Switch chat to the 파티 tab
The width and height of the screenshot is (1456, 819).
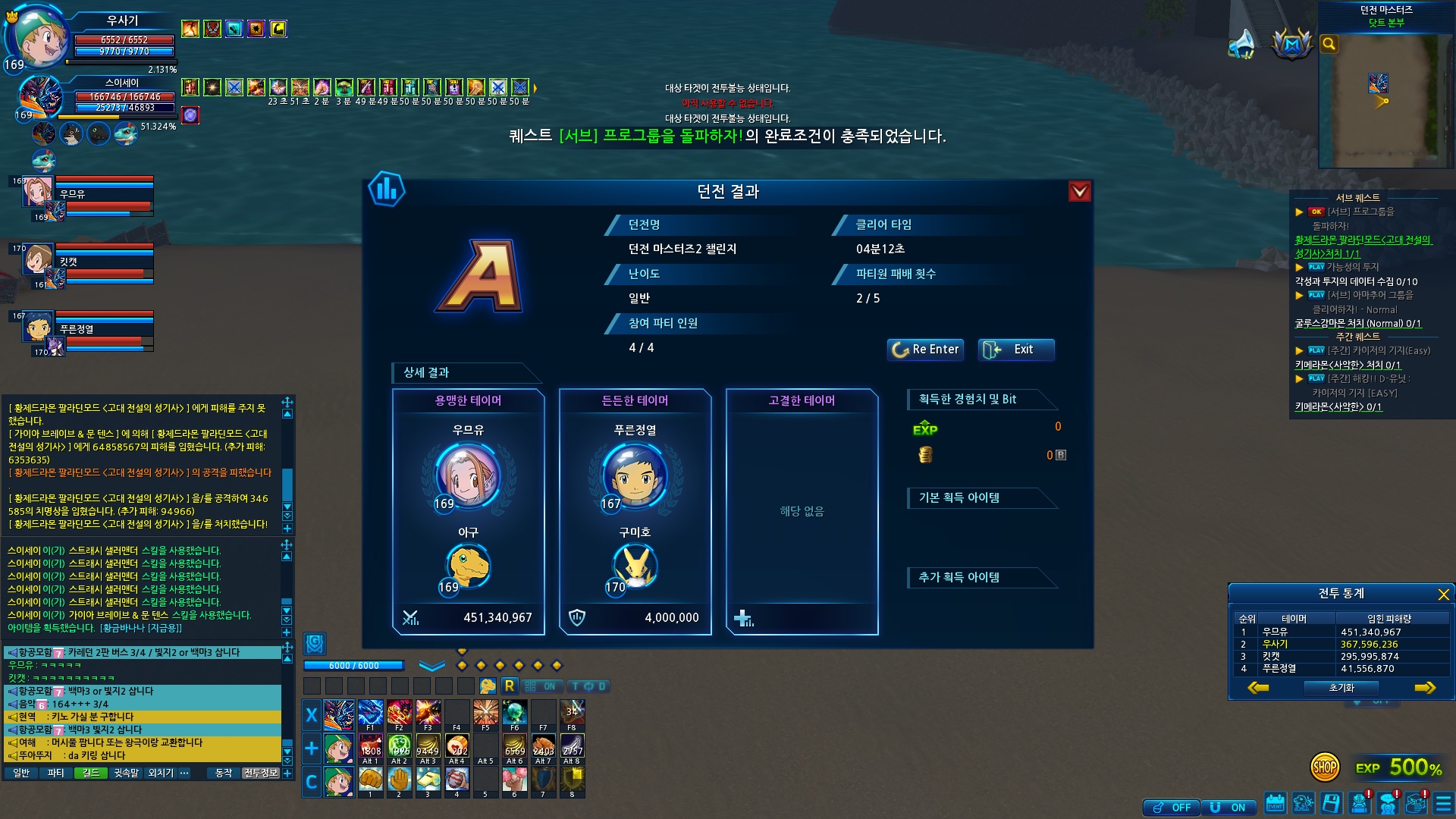(55, 773)
